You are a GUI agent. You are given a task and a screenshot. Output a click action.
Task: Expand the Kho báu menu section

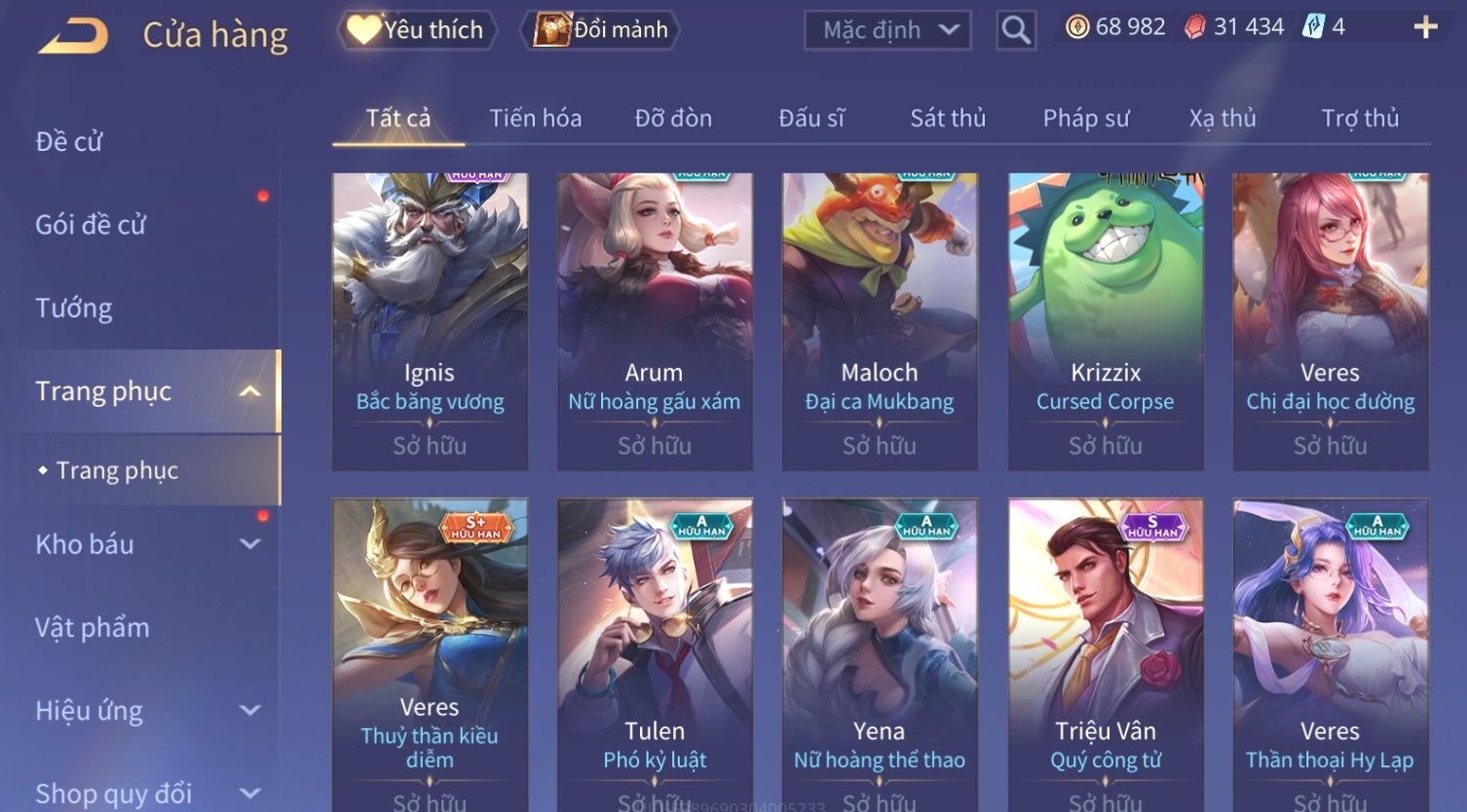[x=146, y=544]
